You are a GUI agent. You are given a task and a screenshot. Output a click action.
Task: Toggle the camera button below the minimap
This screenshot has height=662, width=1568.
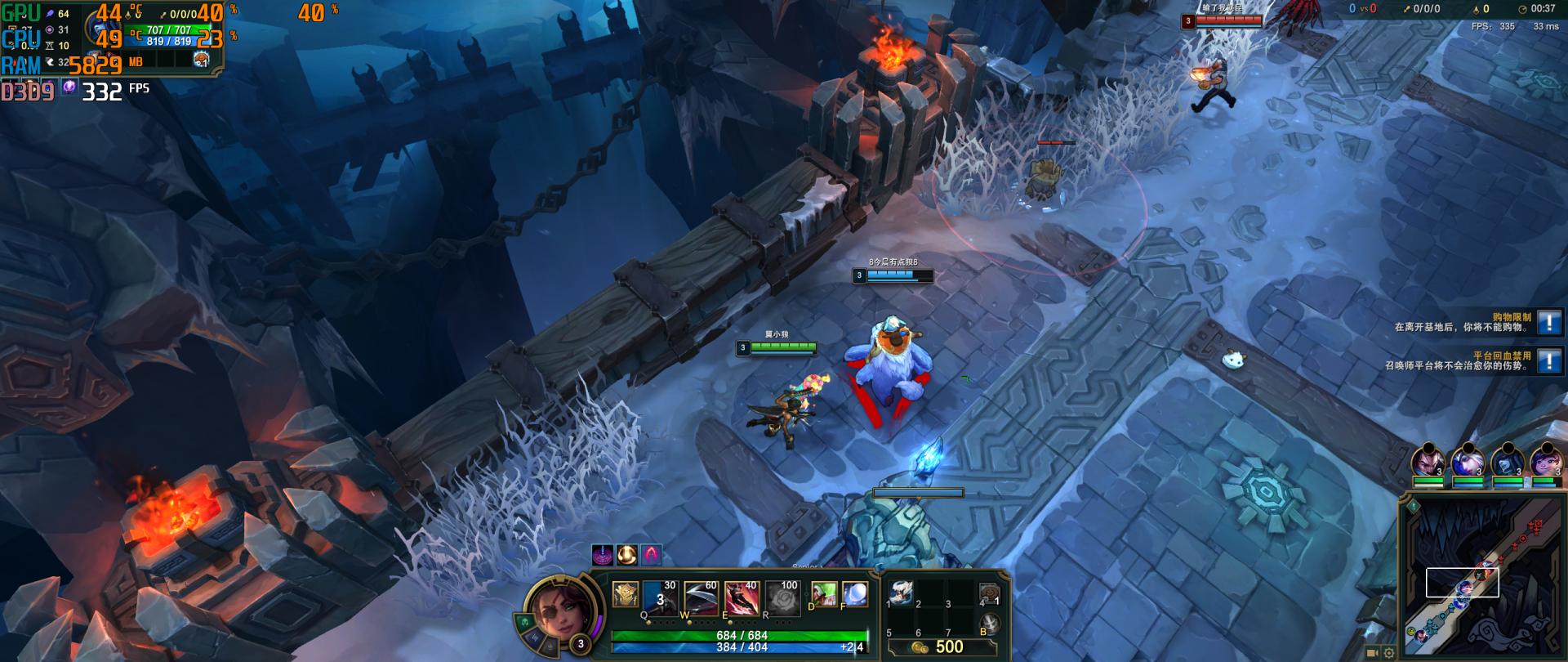tap(1372, 653)
